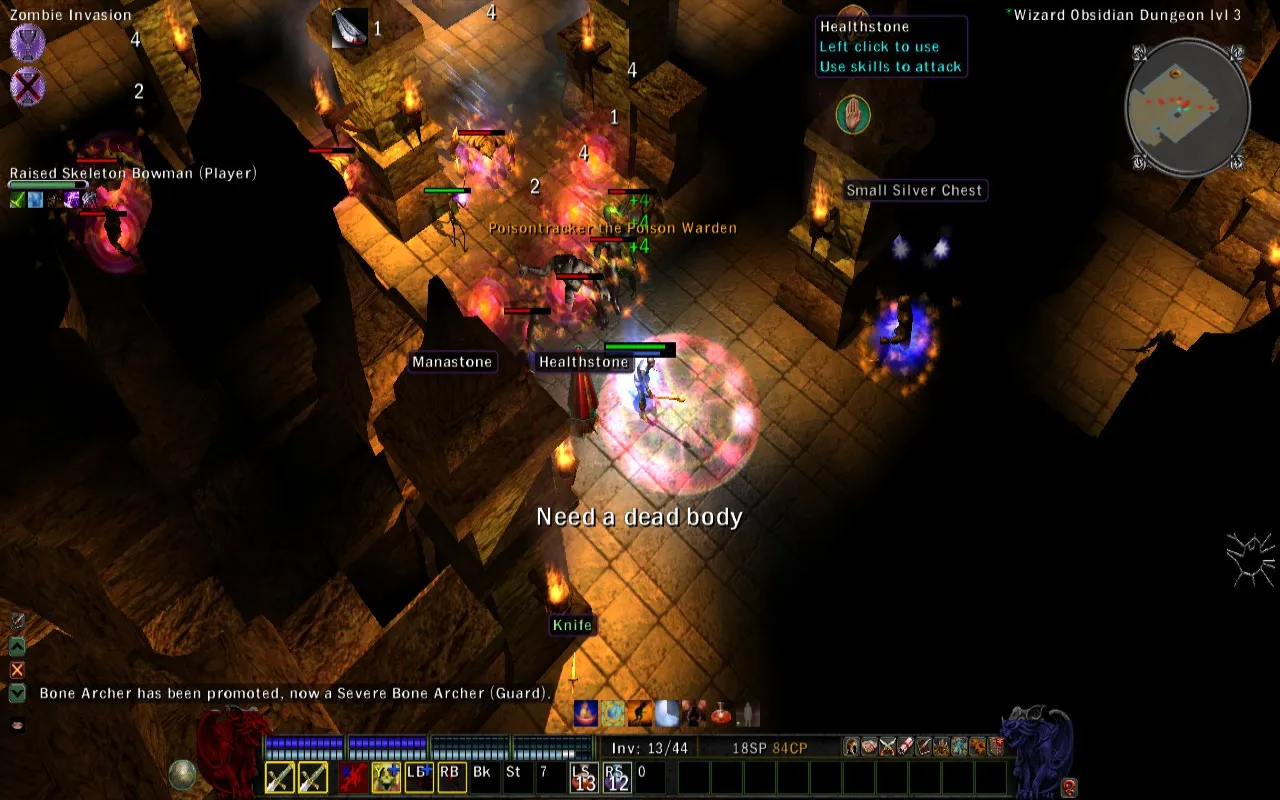Image resolution: width=1280 pixels, height=800 pixels.
Task: Close the message log with the red X
Action: [x=17, y=669]
